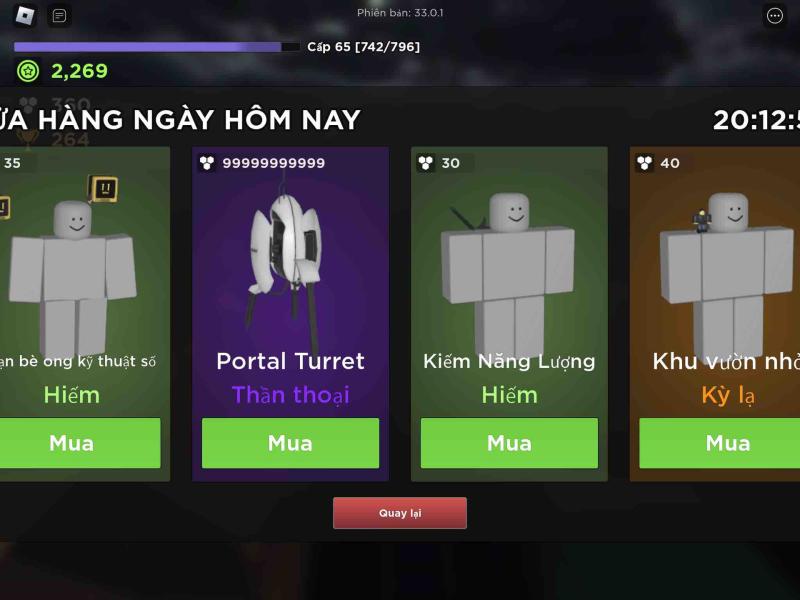Buy the rare item priced at 35

pyautogui.click(x=75, y=443)
